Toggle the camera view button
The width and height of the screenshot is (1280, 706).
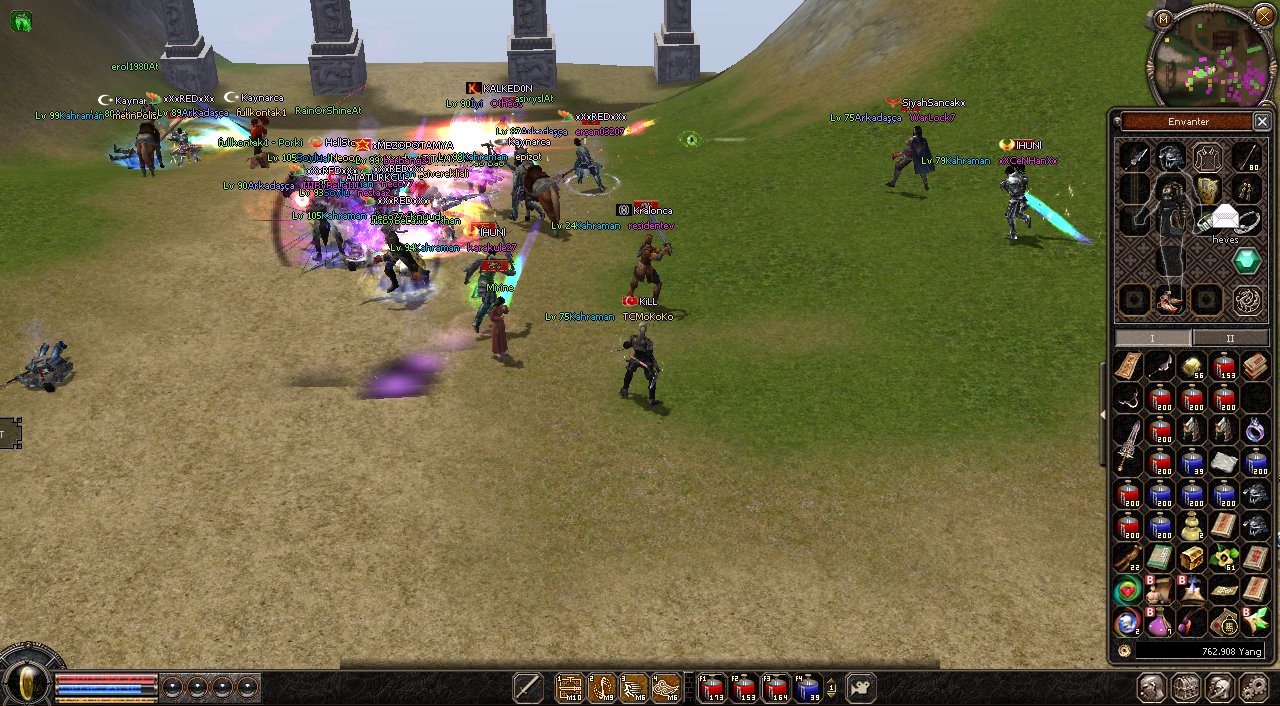coord(860,688)
